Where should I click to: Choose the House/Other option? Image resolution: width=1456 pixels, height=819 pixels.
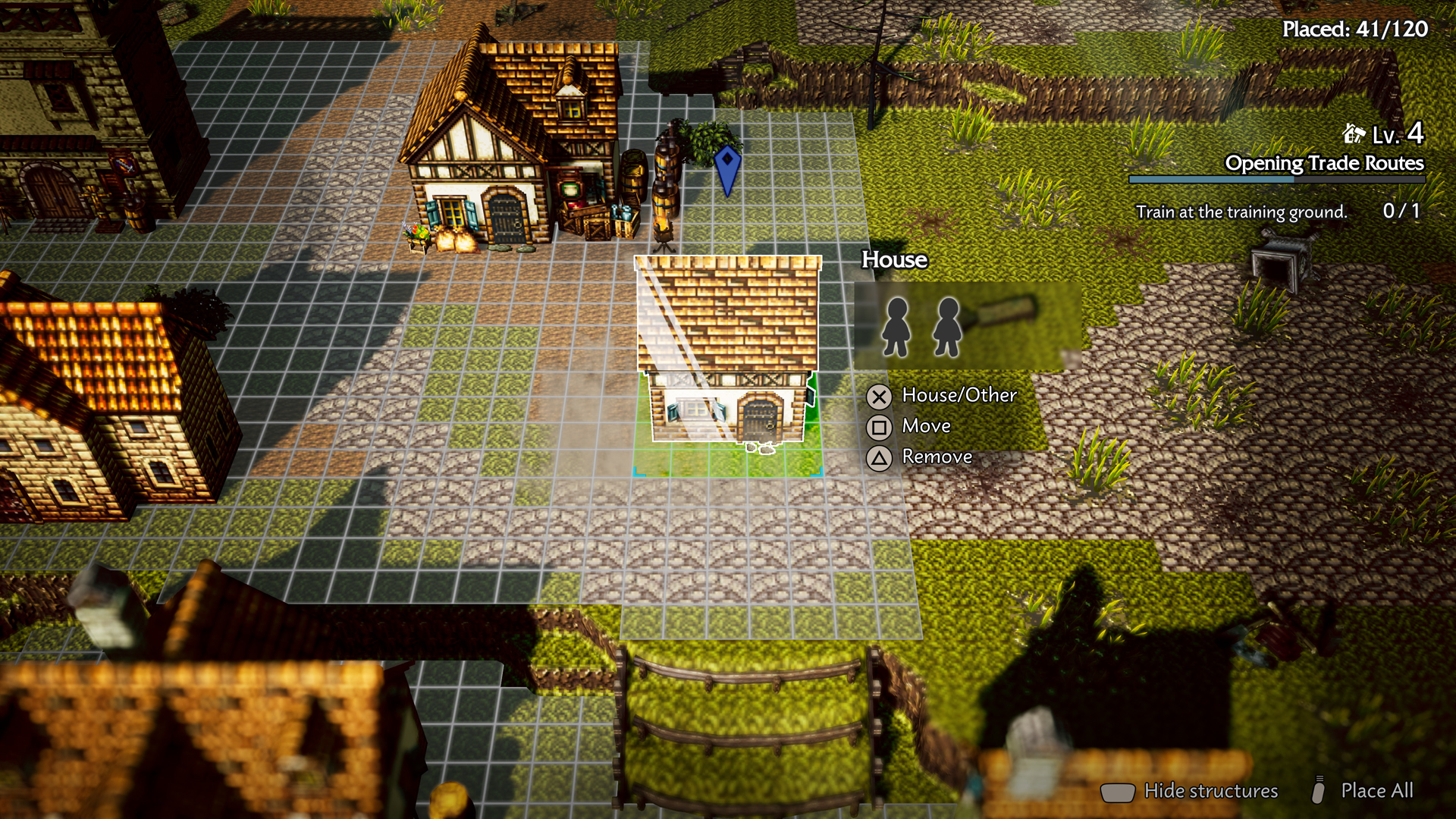pos(958,395)
